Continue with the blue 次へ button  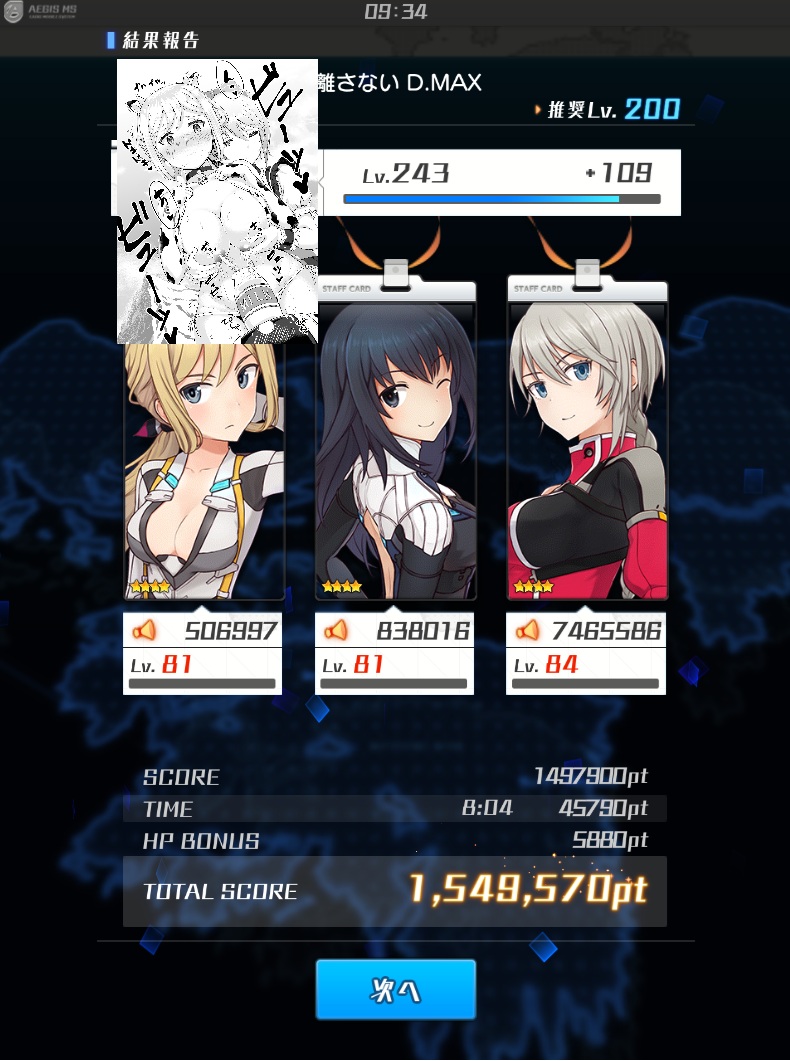(x=395, y=989)
